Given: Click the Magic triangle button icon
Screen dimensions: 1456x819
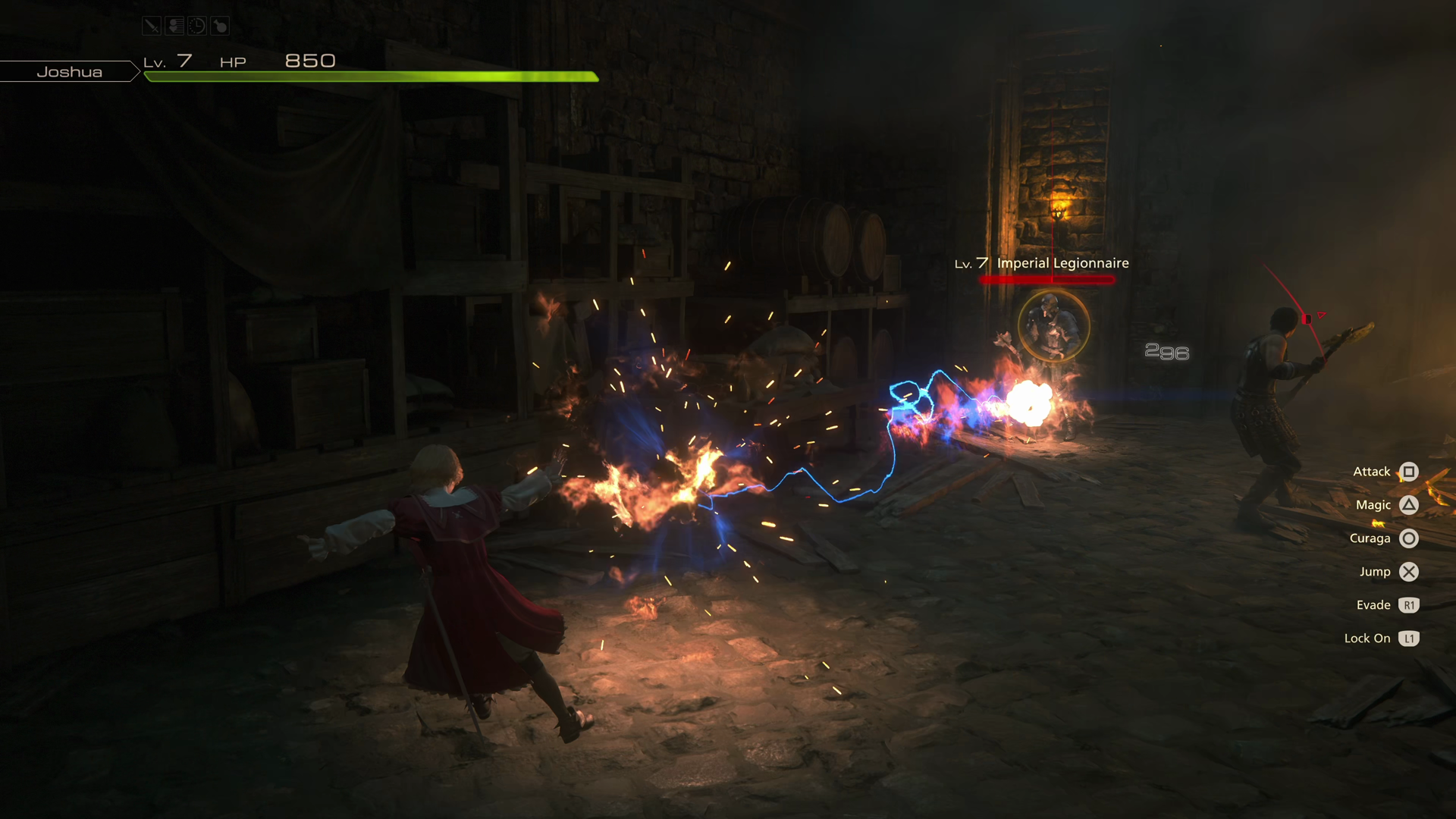Looking at the screenshot, I should (x=1408, y=504).
